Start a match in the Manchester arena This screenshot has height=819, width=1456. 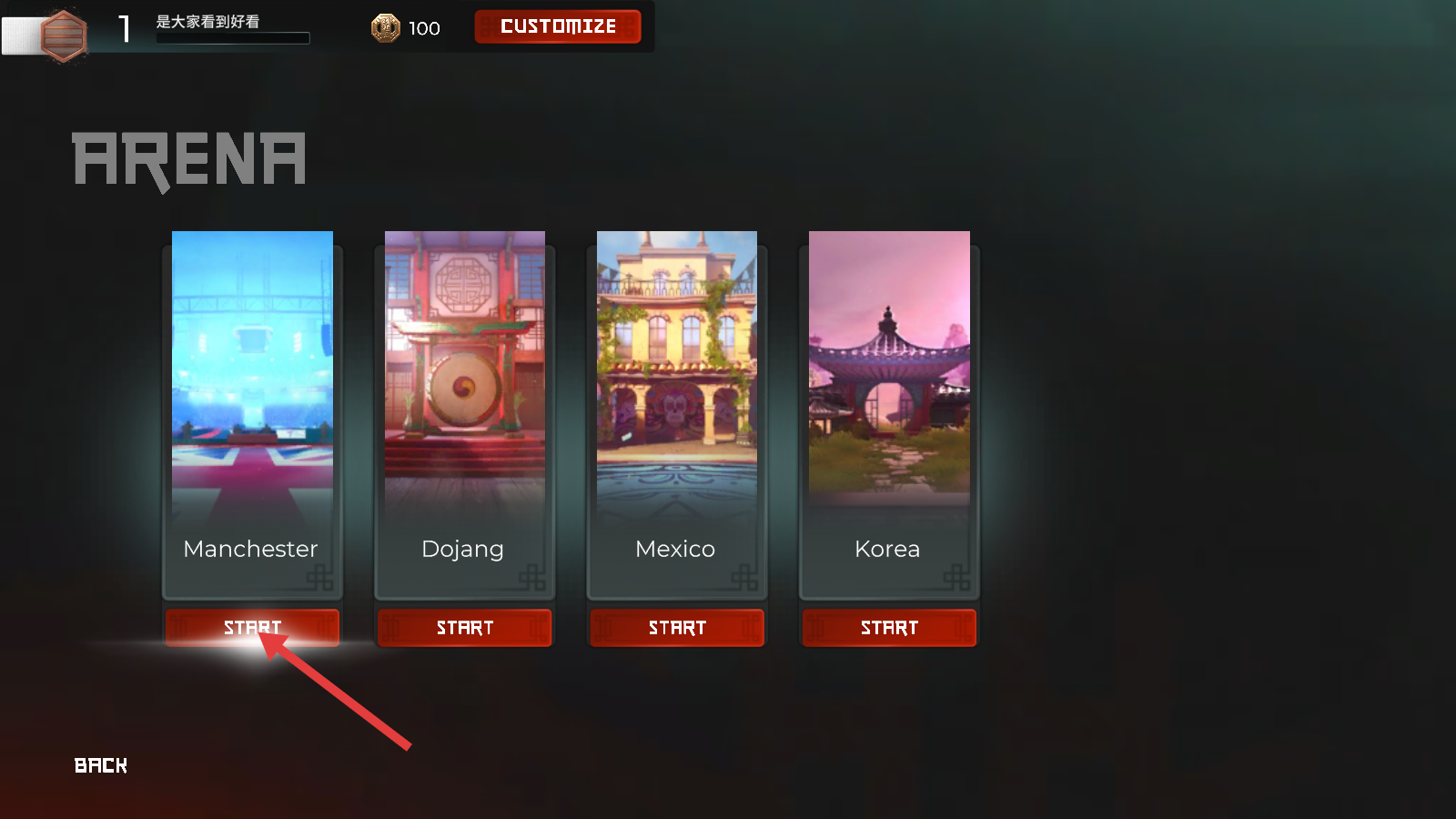tap(252, 628)
